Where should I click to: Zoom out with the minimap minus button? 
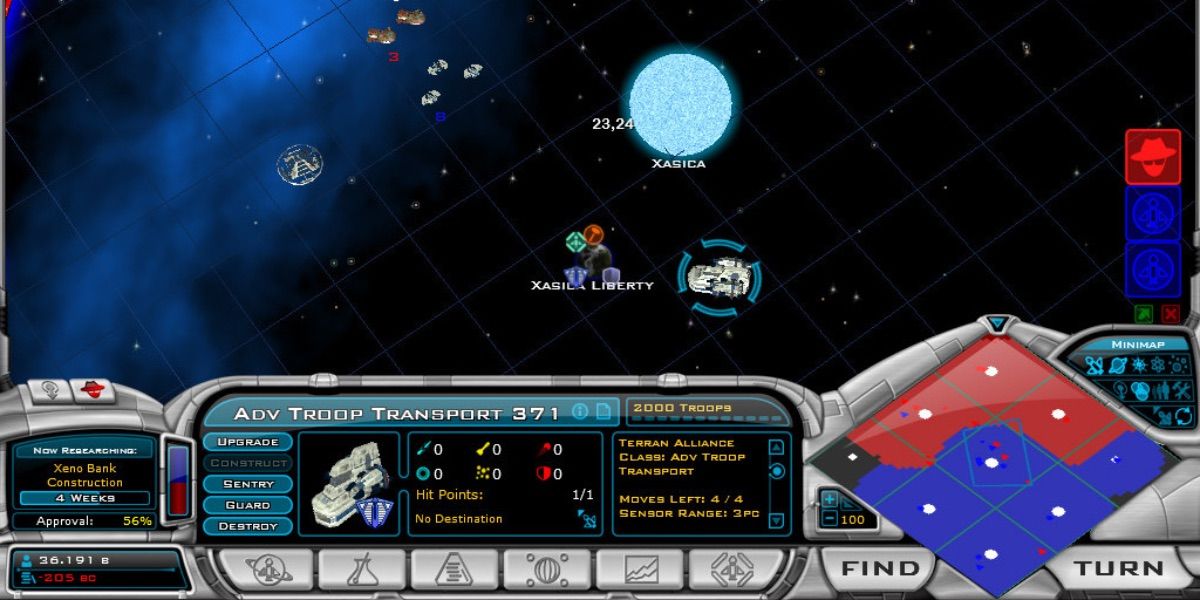pos(829,519)
